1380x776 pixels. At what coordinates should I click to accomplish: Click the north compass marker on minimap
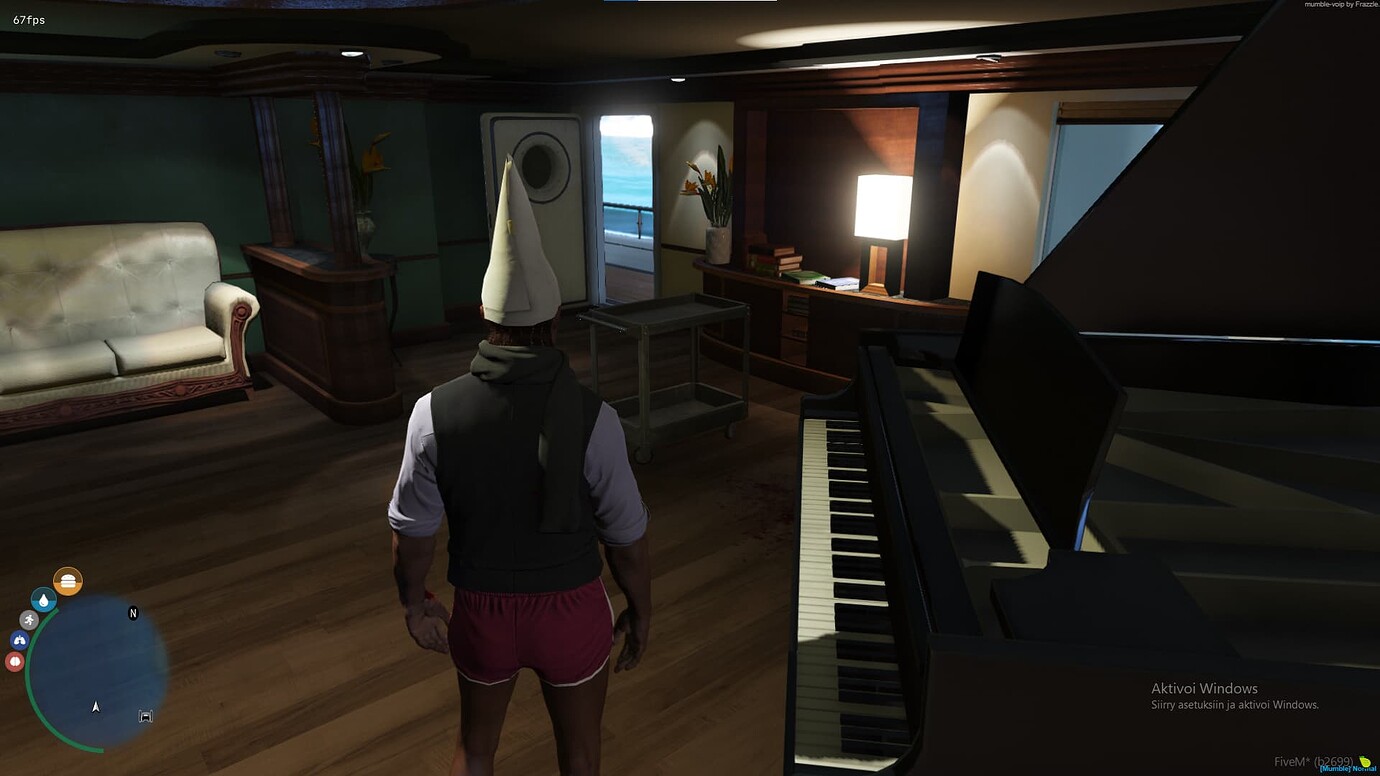pos(133,613)
